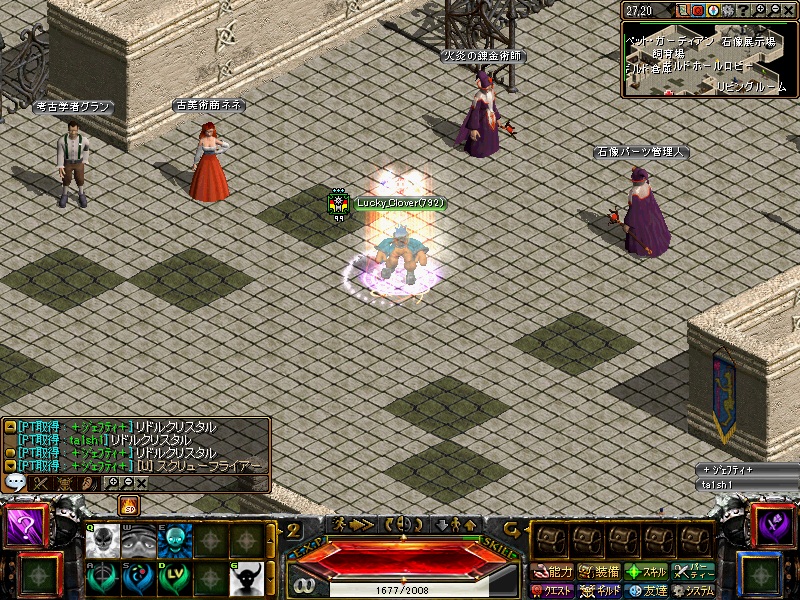Viewport: 800px width, 600px height.
Task: Open the パーティー (party) menu
Action: [693, 573]
